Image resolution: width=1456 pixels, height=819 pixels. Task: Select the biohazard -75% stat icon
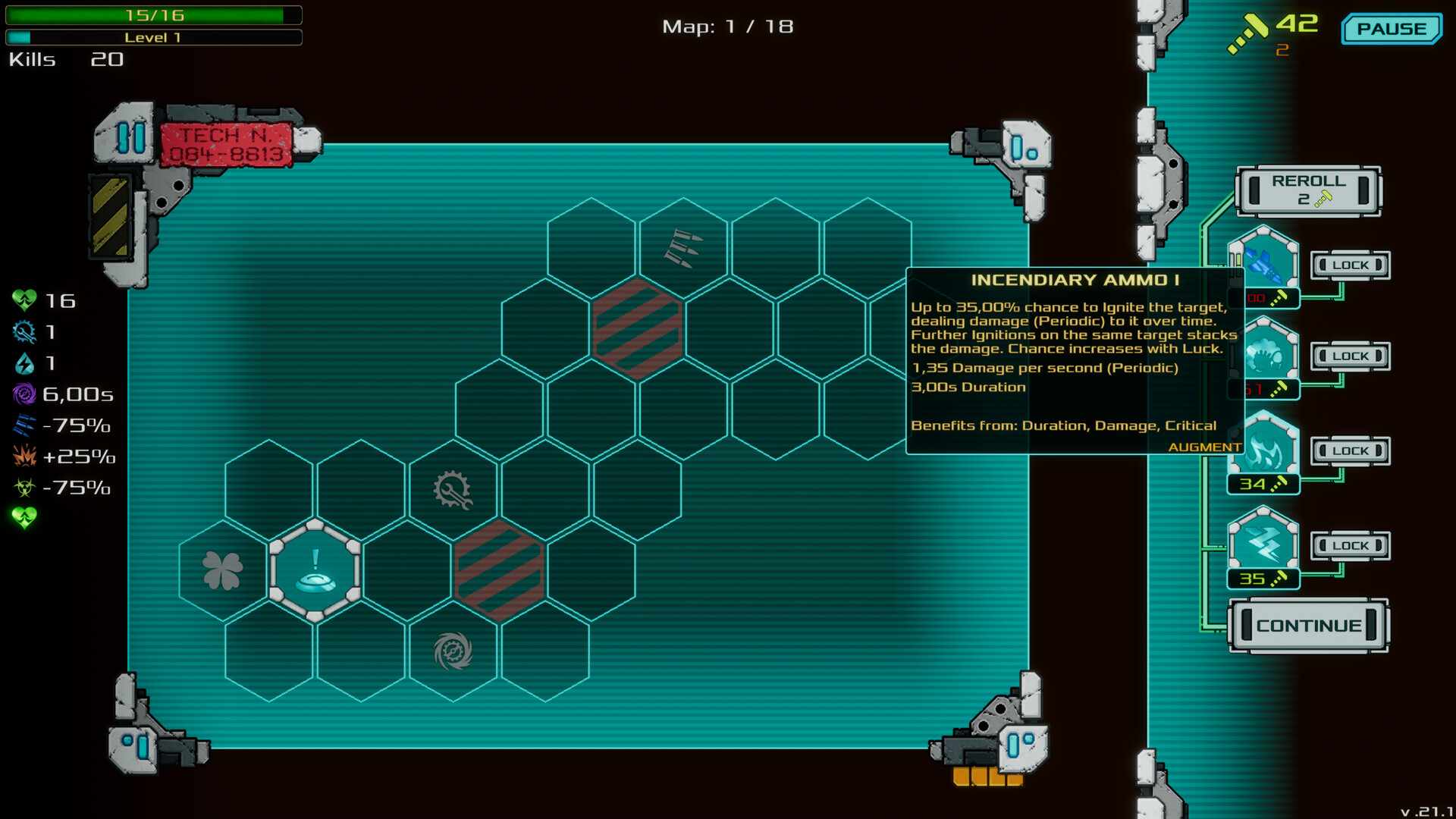(25, 488)
